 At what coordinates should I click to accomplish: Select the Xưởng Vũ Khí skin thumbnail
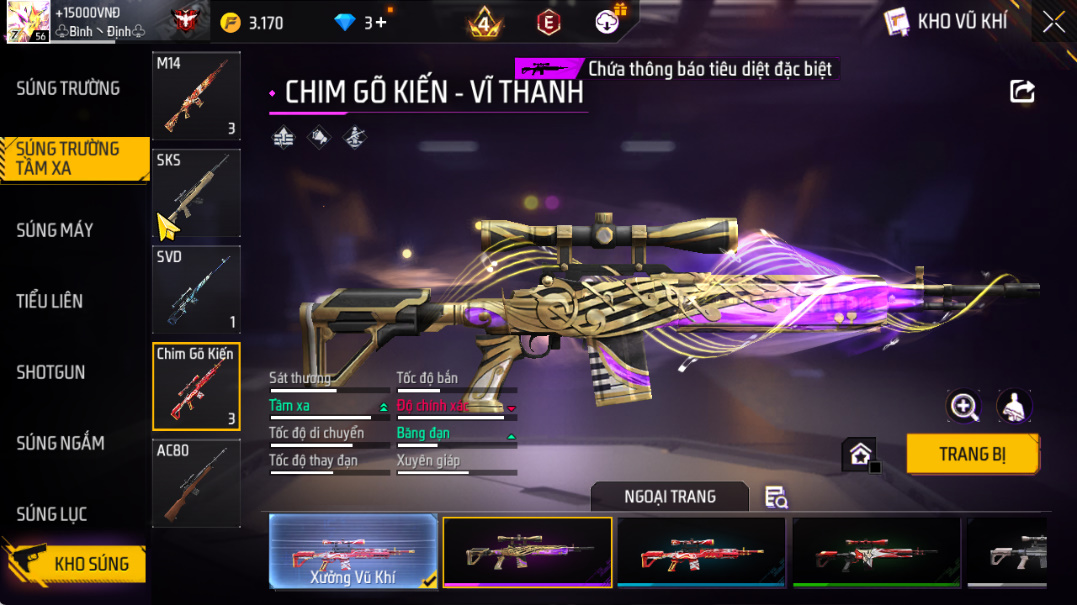pyautogui.click(x=354, y=551)
